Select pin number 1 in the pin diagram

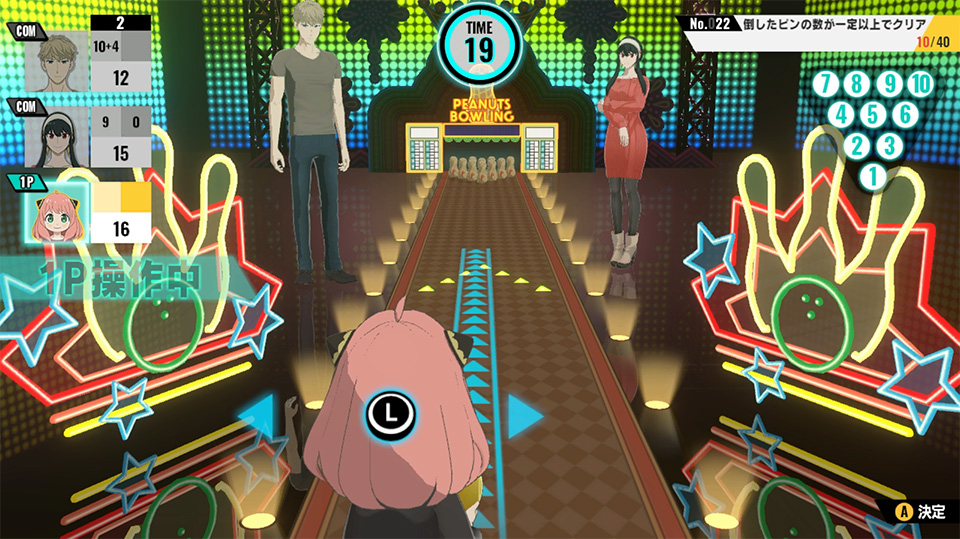click(x=872, y=177)
